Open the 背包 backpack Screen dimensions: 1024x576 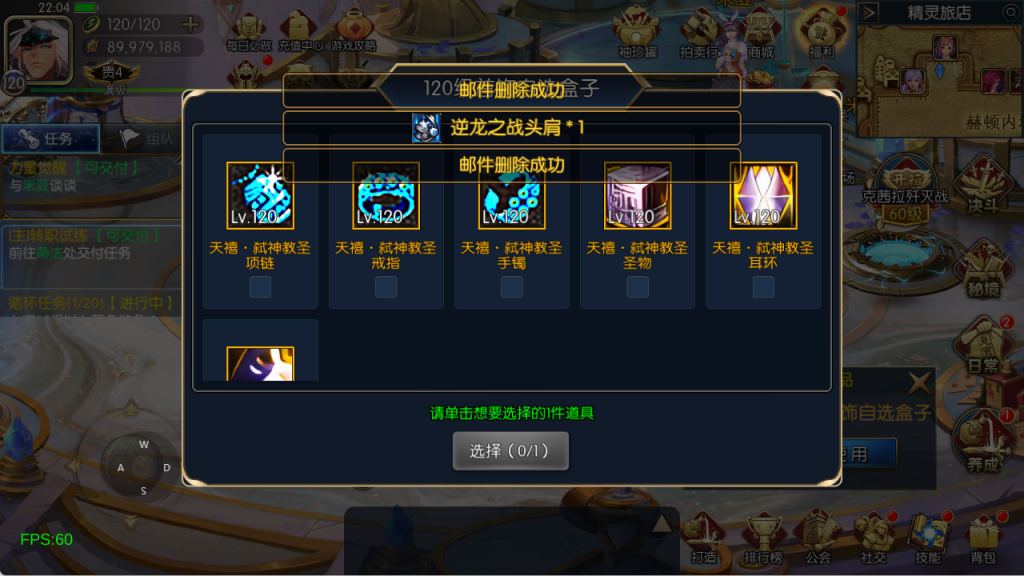(x=983, y=538)
